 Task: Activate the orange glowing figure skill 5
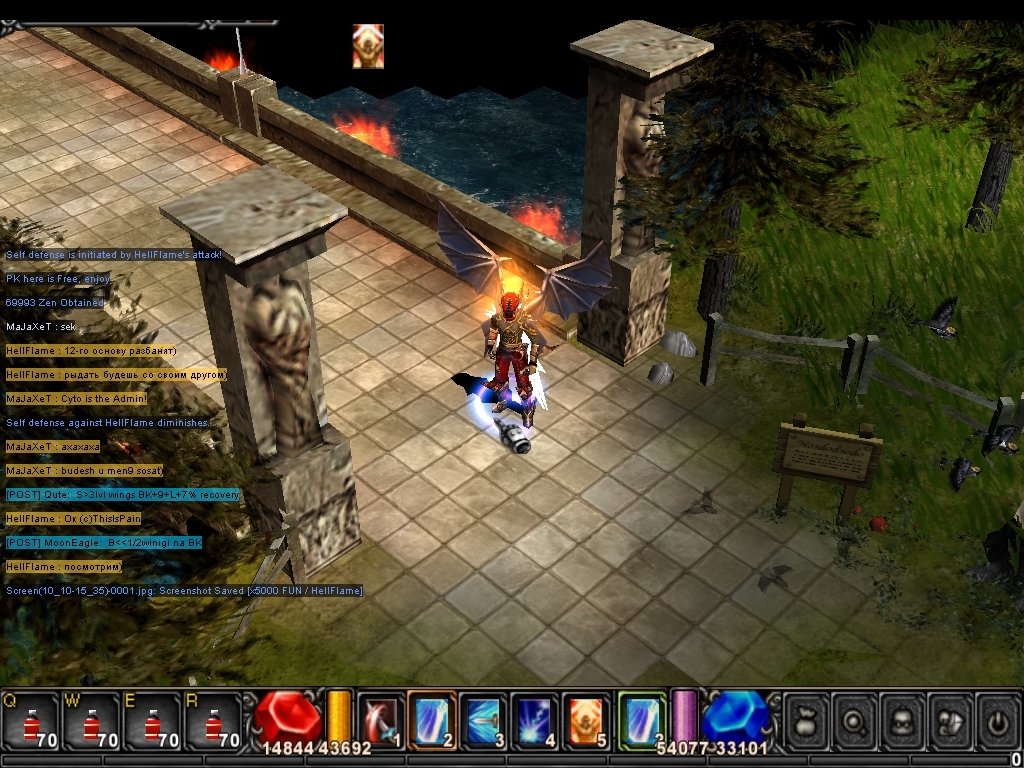586,720
